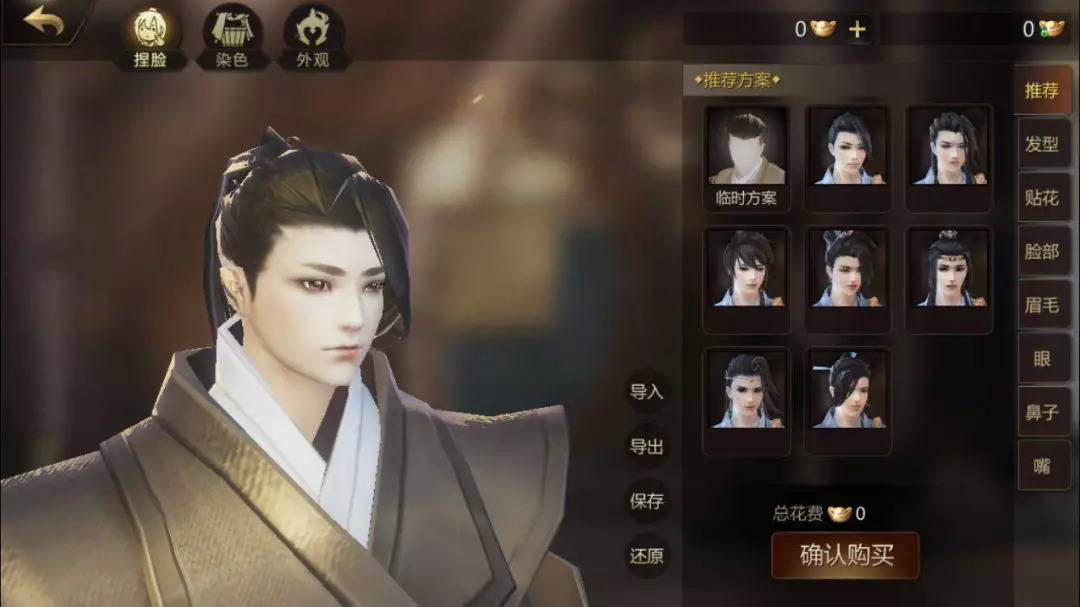Open the 嘴 mouth tab
1080x607 pixels.
click(x=1042, y=465)
